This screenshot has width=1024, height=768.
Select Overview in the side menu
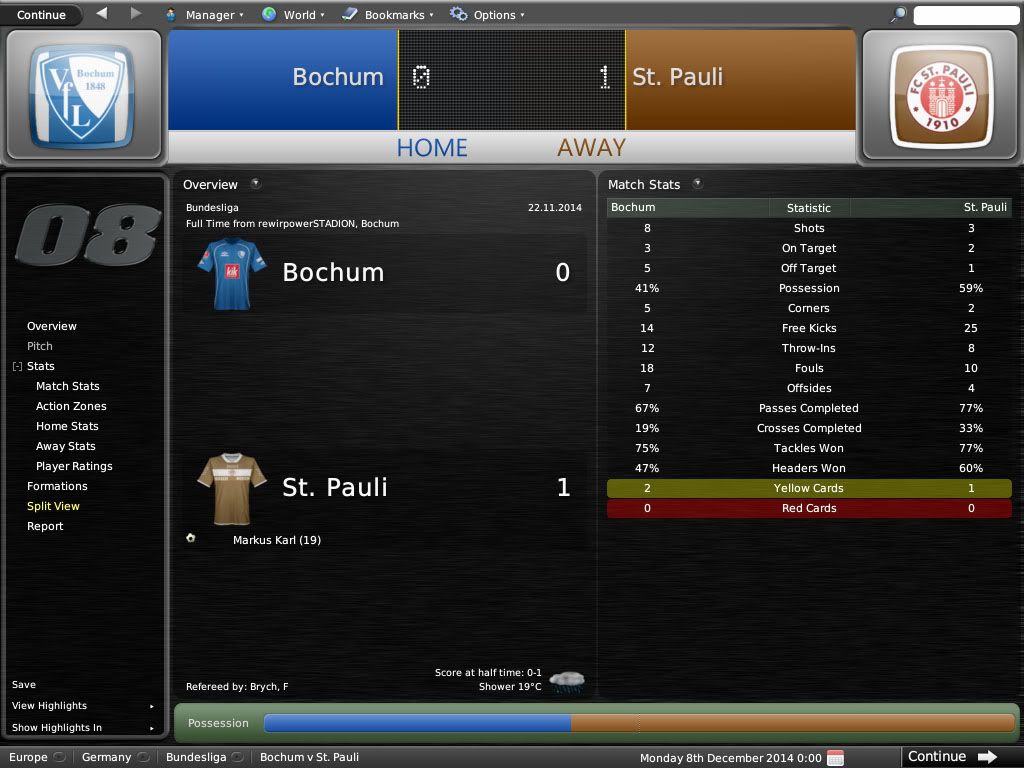tap(52, 326)
